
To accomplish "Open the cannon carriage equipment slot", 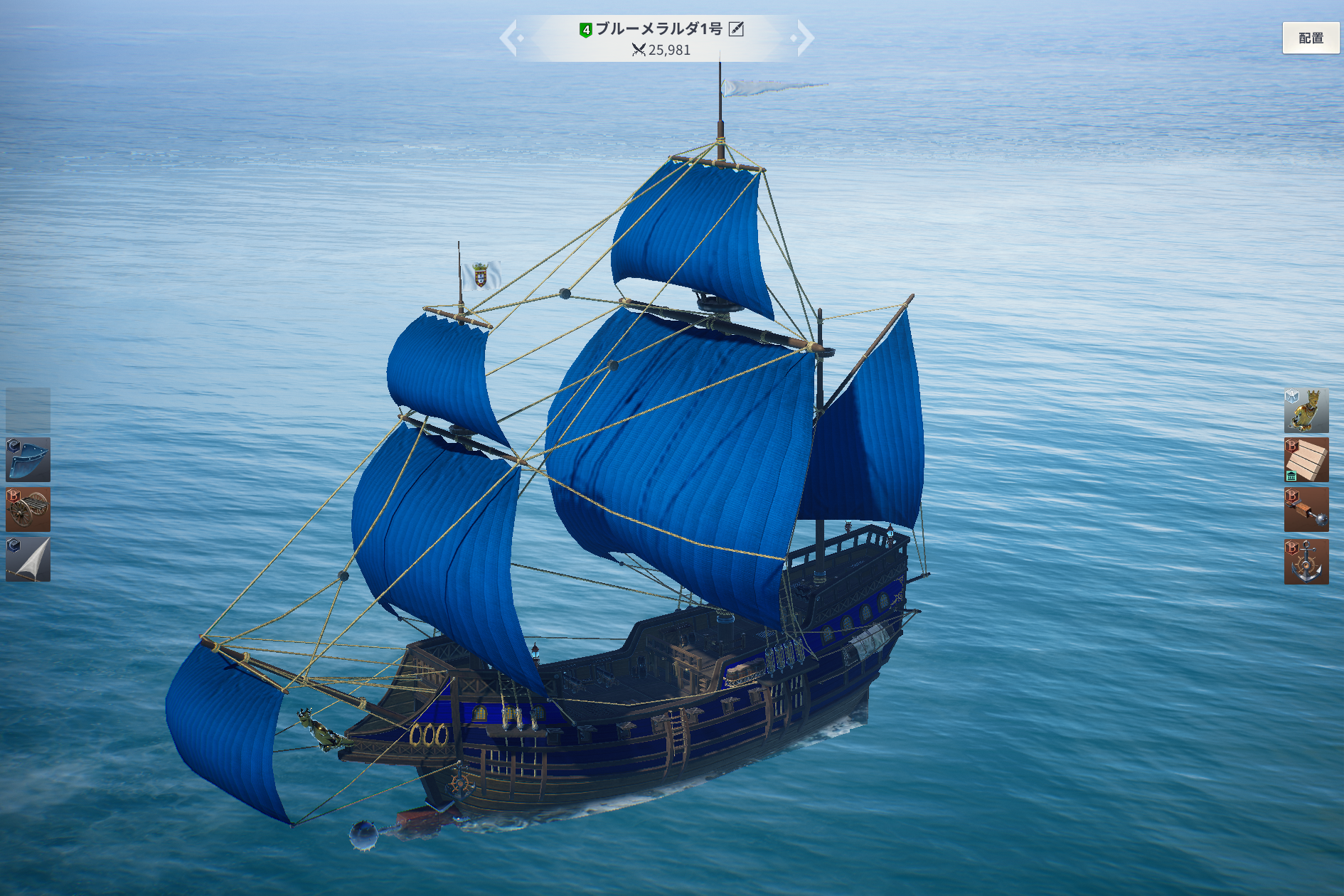I will (x=28, y=510).
